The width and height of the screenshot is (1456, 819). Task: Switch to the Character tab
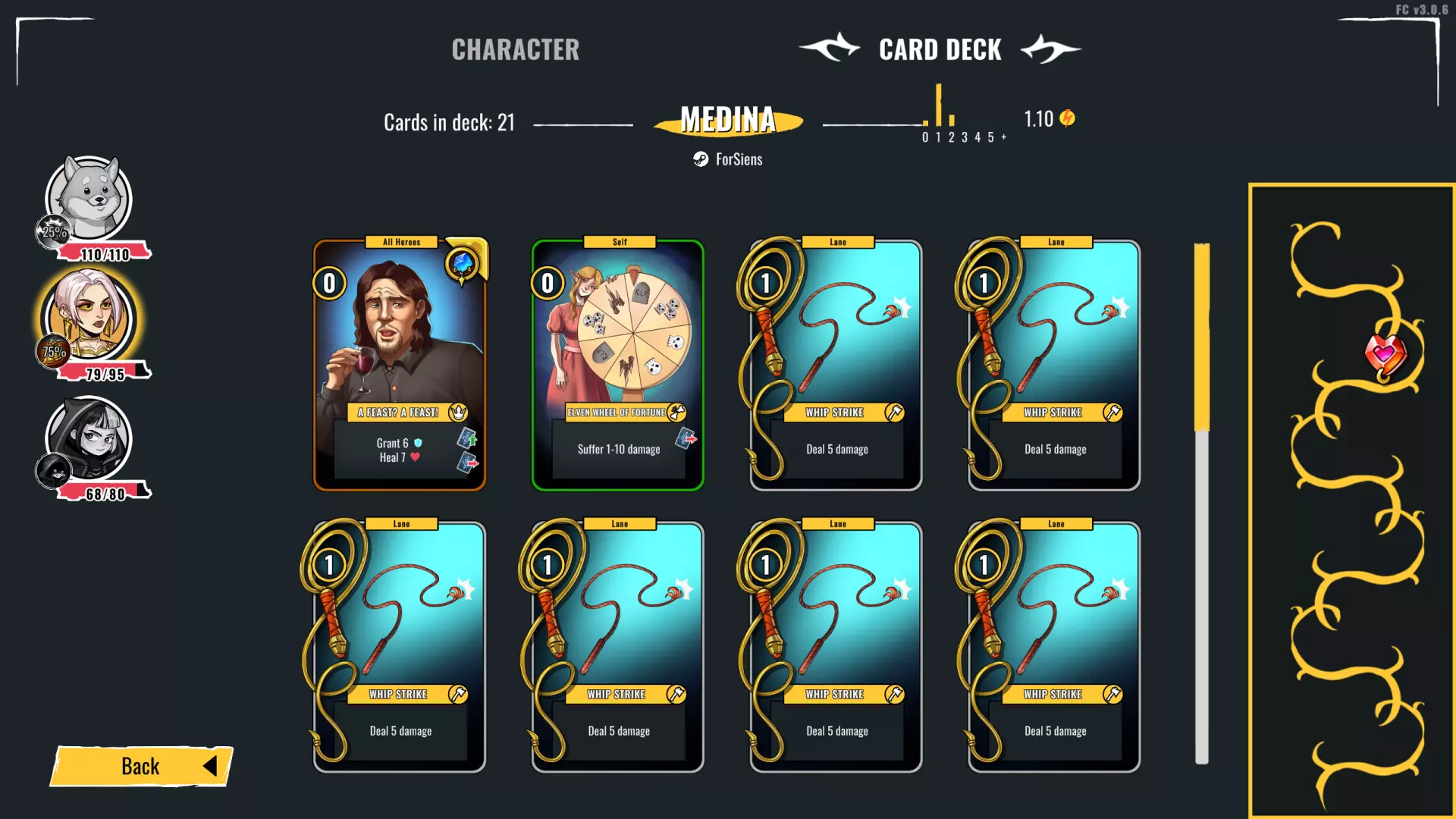[515, 50]
